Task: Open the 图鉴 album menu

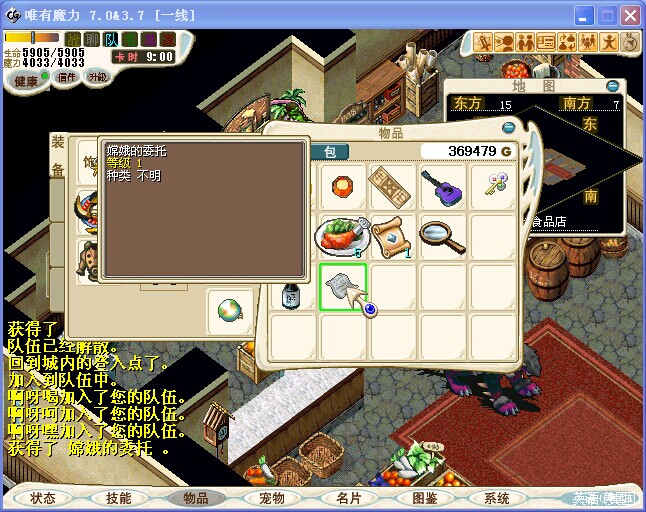Action: pos(423,497)
